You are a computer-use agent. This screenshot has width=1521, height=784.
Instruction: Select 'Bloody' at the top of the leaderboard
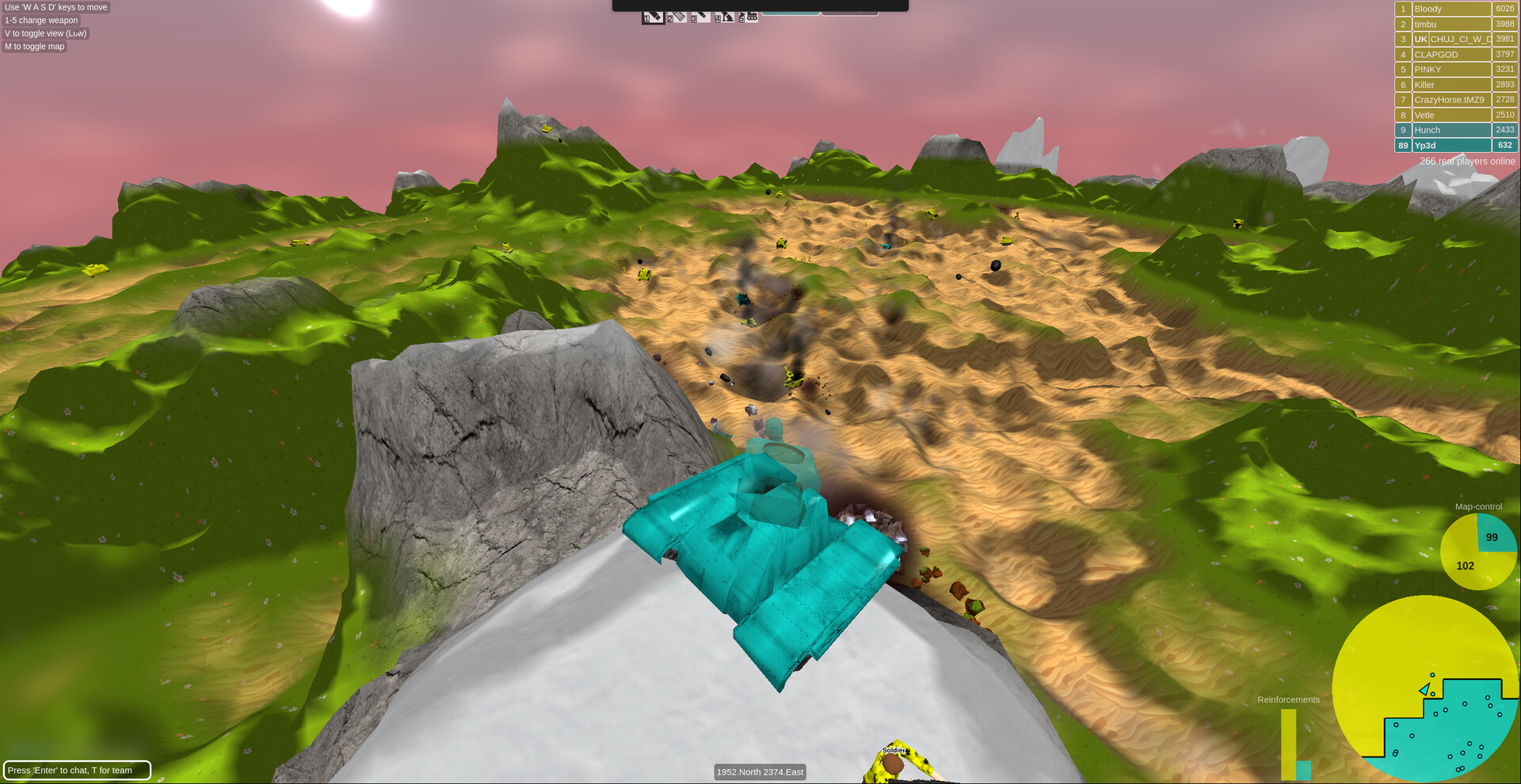(1450, 9)
